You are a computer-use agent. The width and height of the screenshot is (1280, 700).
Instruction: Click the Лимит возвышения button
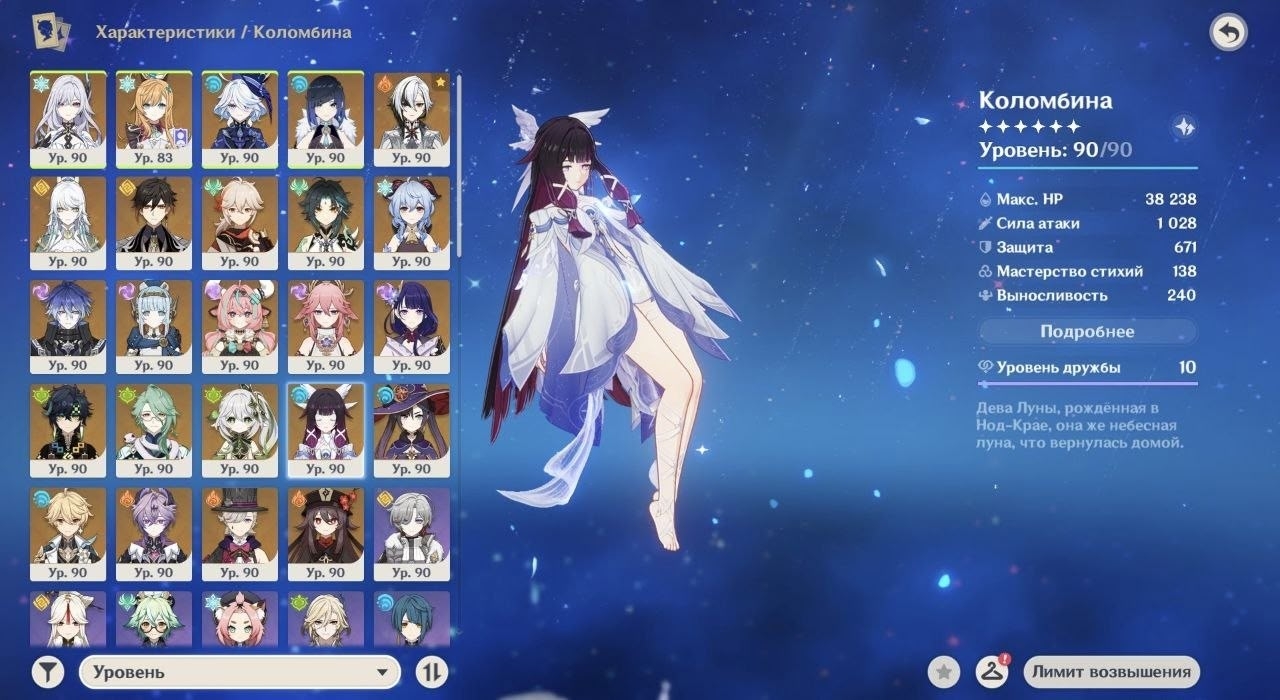[1113, 672]
